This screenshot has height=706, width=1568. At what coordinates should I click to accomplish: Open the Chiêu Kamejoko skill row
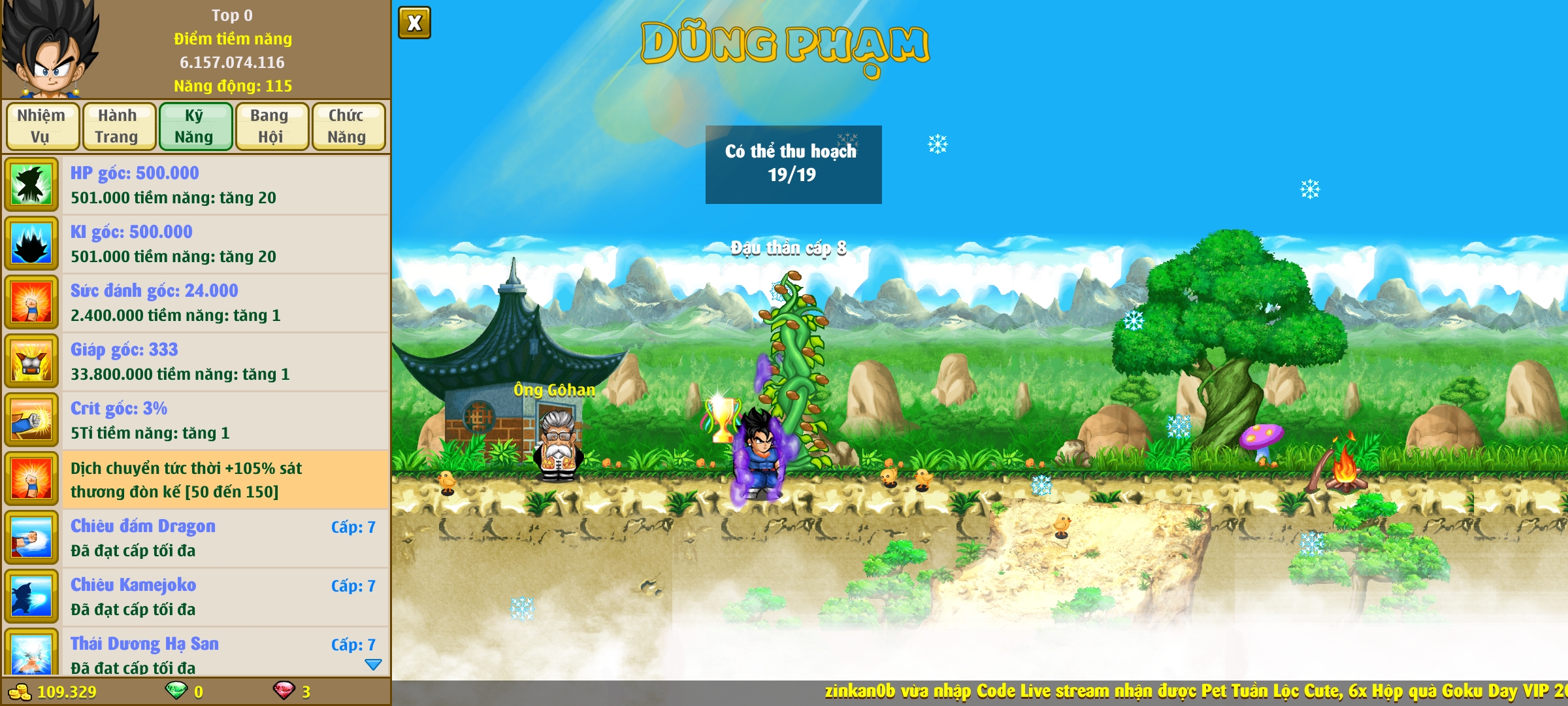[x=196, y=597]
